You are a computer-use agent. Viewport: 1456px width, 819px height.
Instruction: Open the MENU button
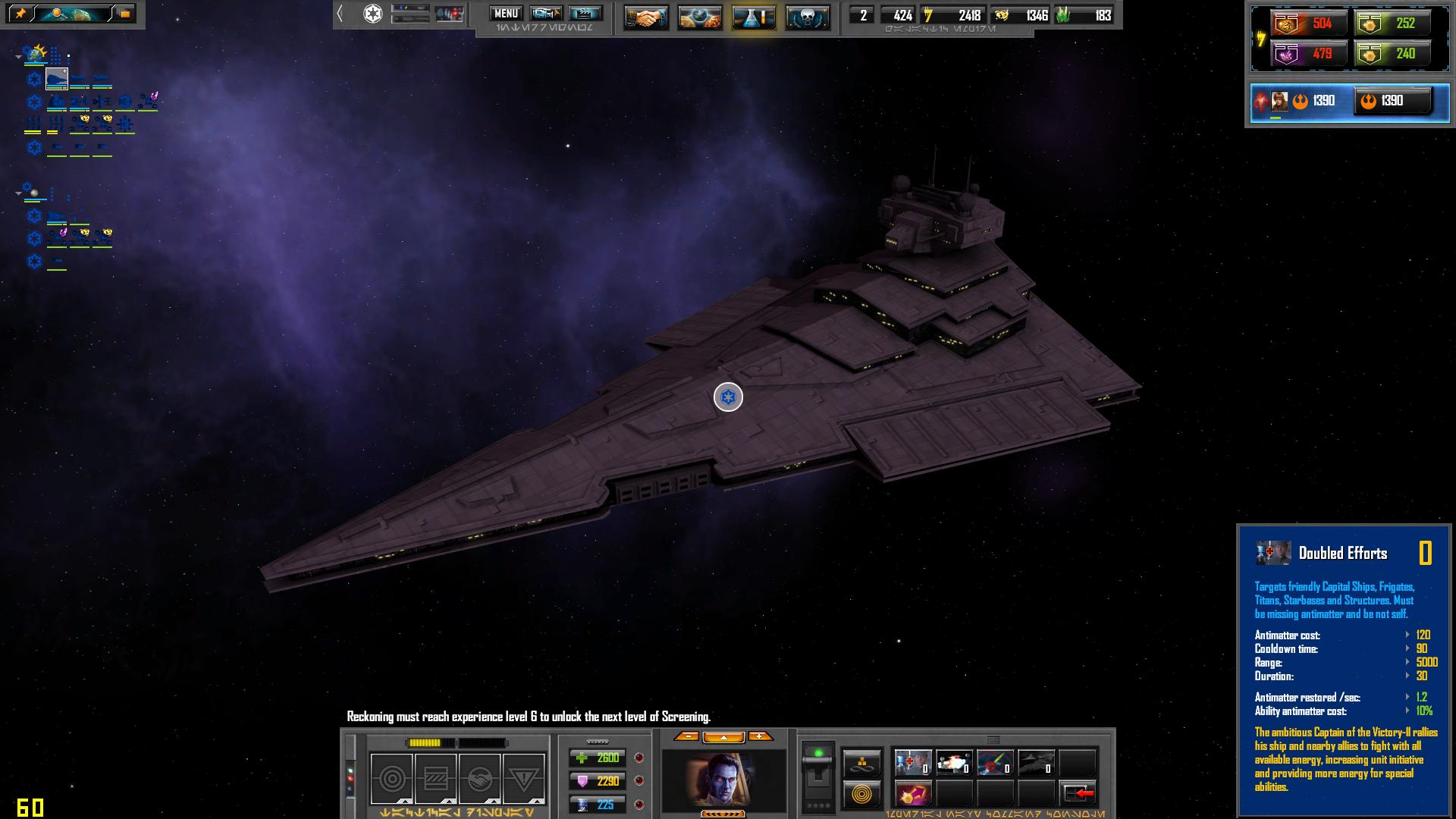click(x=505, y=14)
